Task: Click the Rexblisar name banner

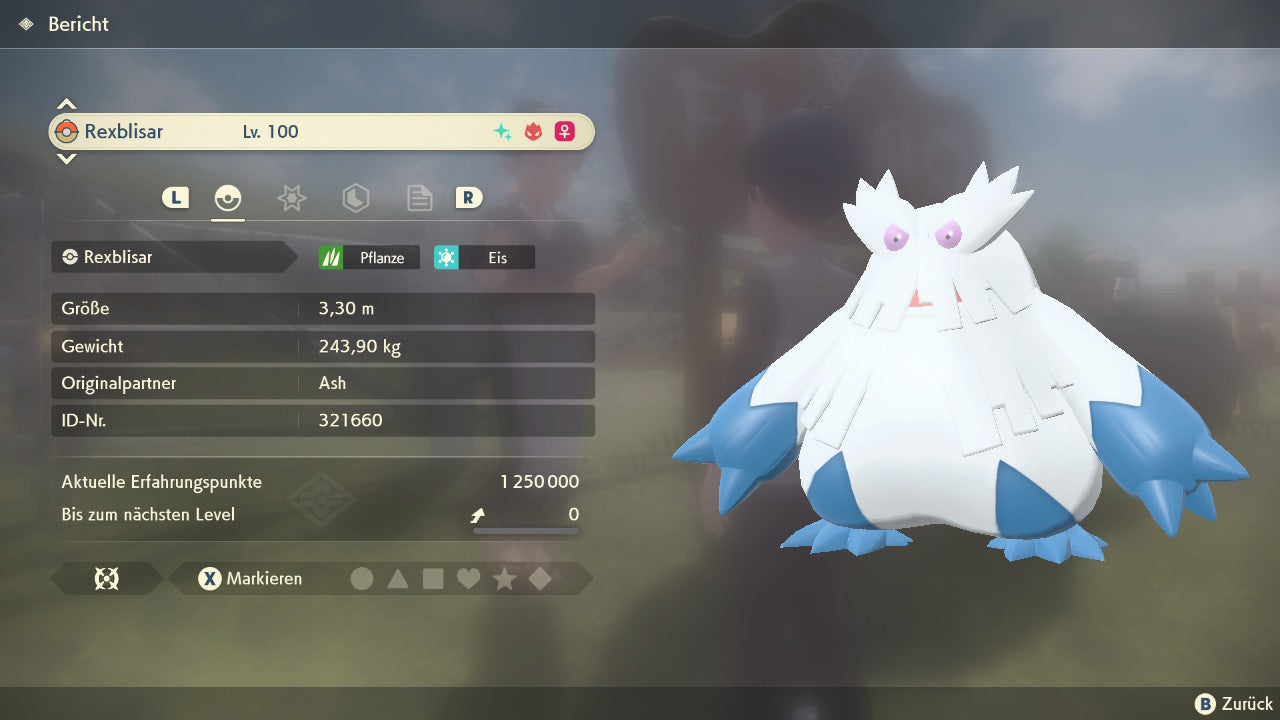Action: 320,132
